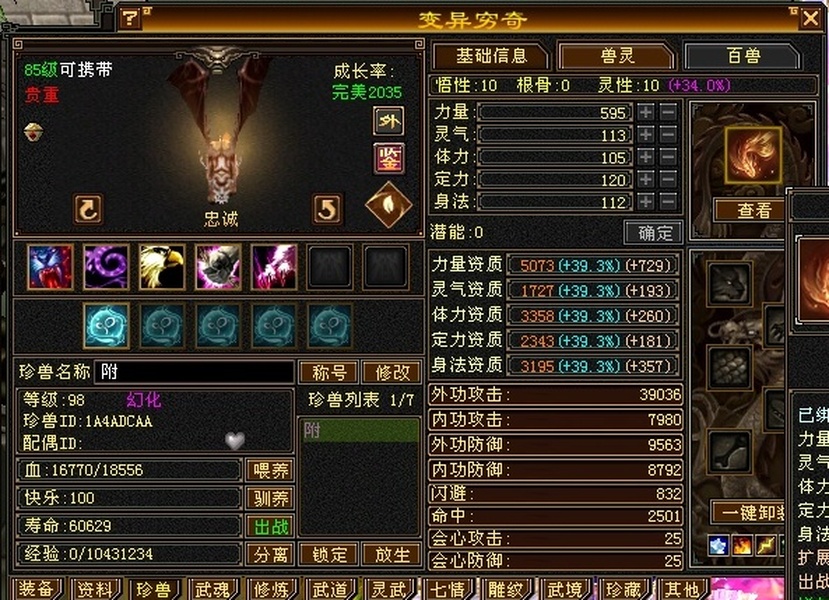829x600 pixels.
Task: Switch to the 百兽 tab
Action: click(x=743, y=56)
